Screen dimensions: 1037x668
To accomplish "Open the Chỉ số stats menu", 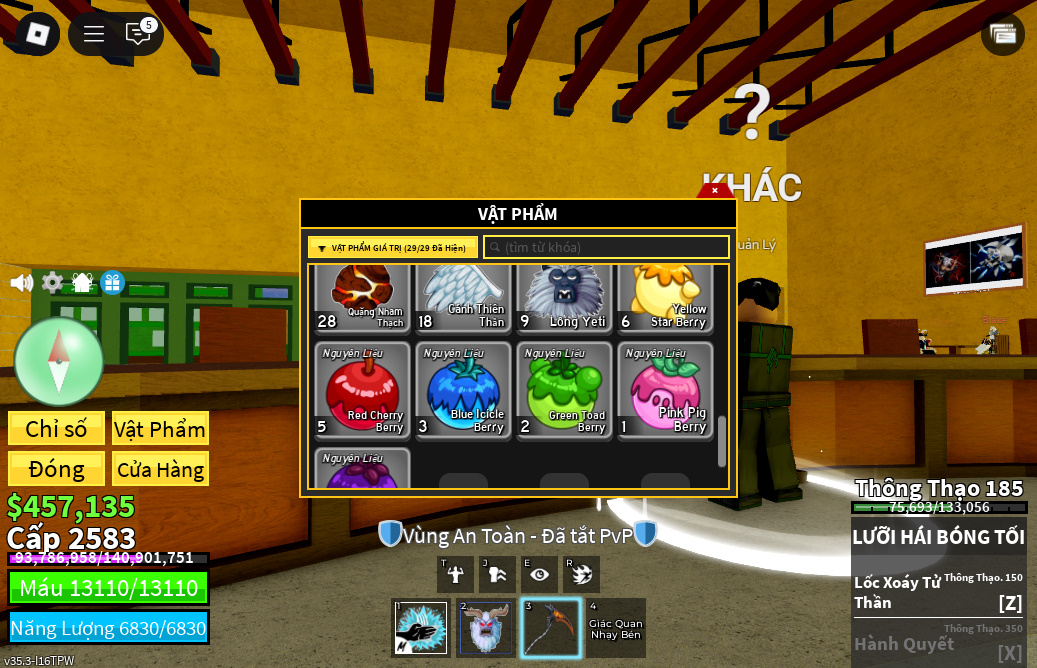I will (56, 429).
